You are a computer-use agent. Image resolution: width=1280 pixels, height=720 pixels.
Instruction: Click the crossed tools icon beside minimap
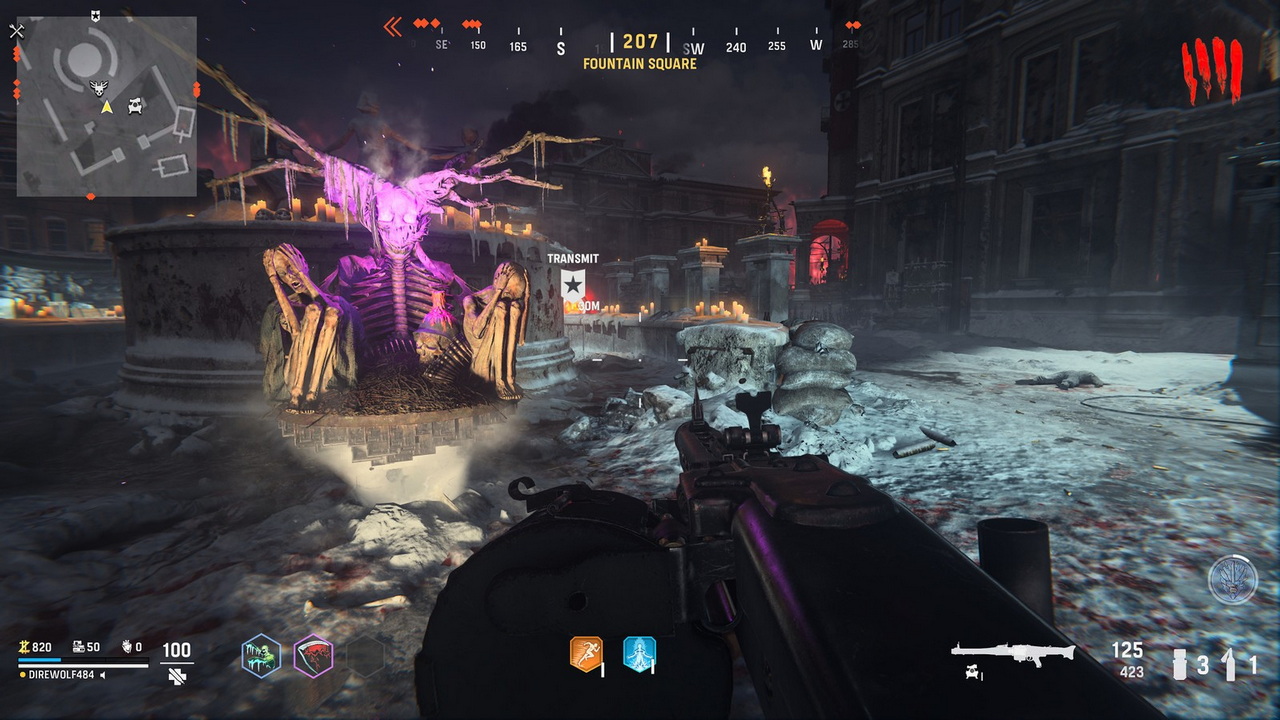coord(16,31)
